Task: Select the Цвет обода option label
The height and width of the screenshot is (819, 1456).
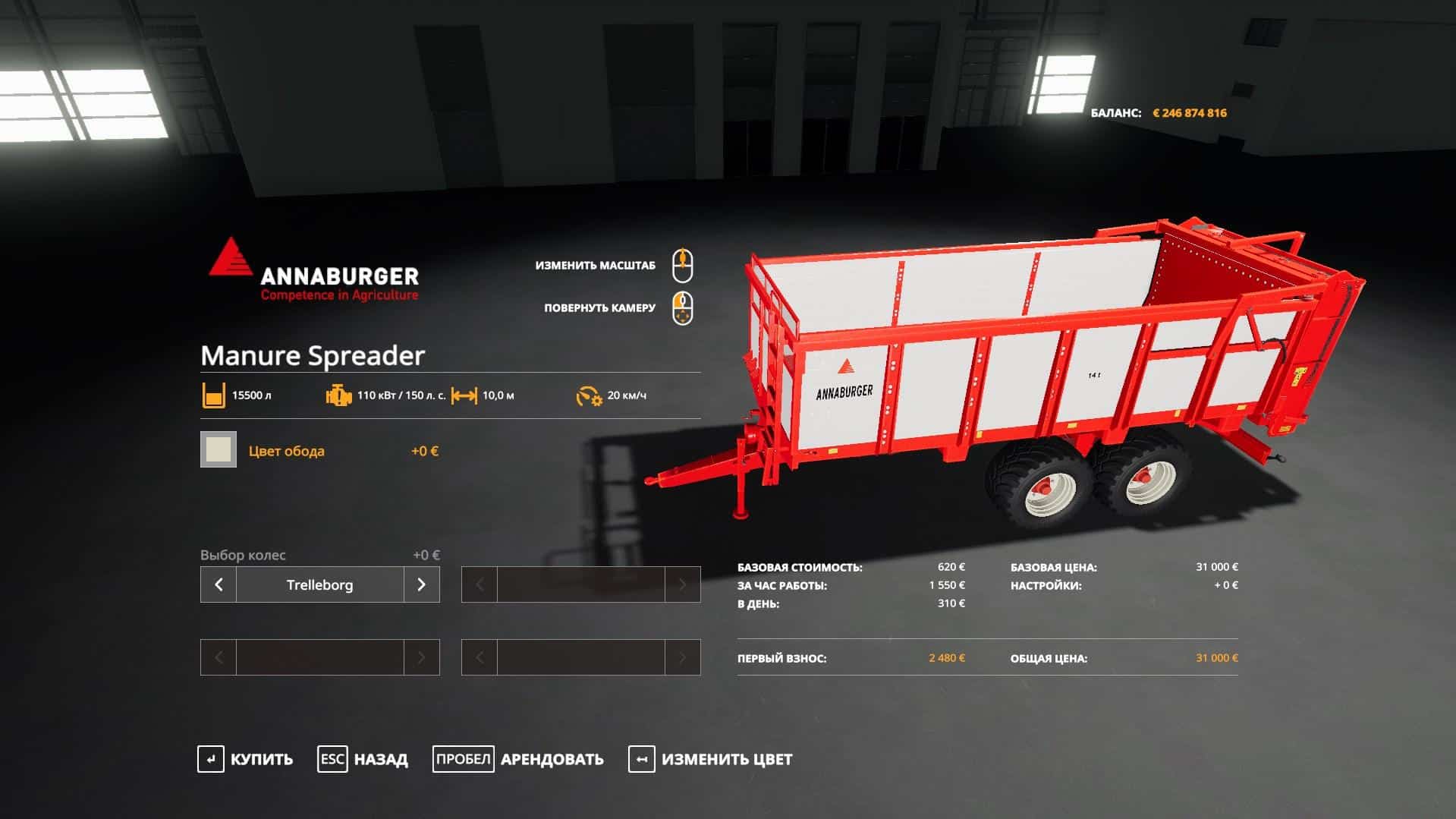Action: 287,451
